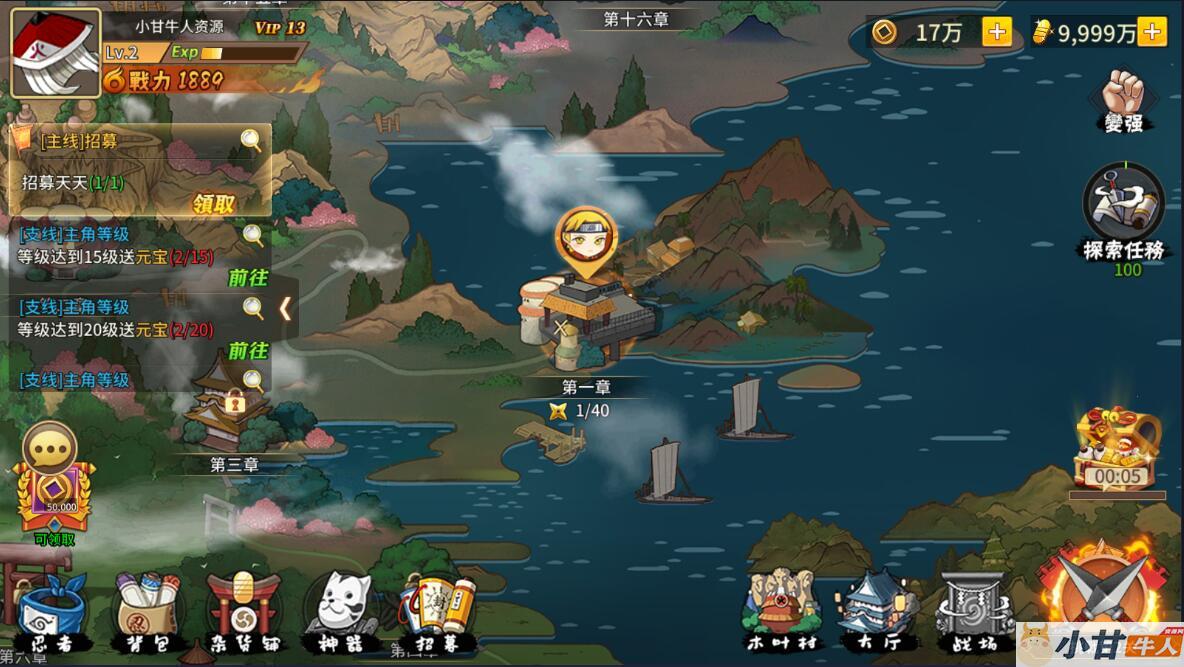Open the 忍者 ninja menu
This screenshot has width=1184, height=667.
53,612
